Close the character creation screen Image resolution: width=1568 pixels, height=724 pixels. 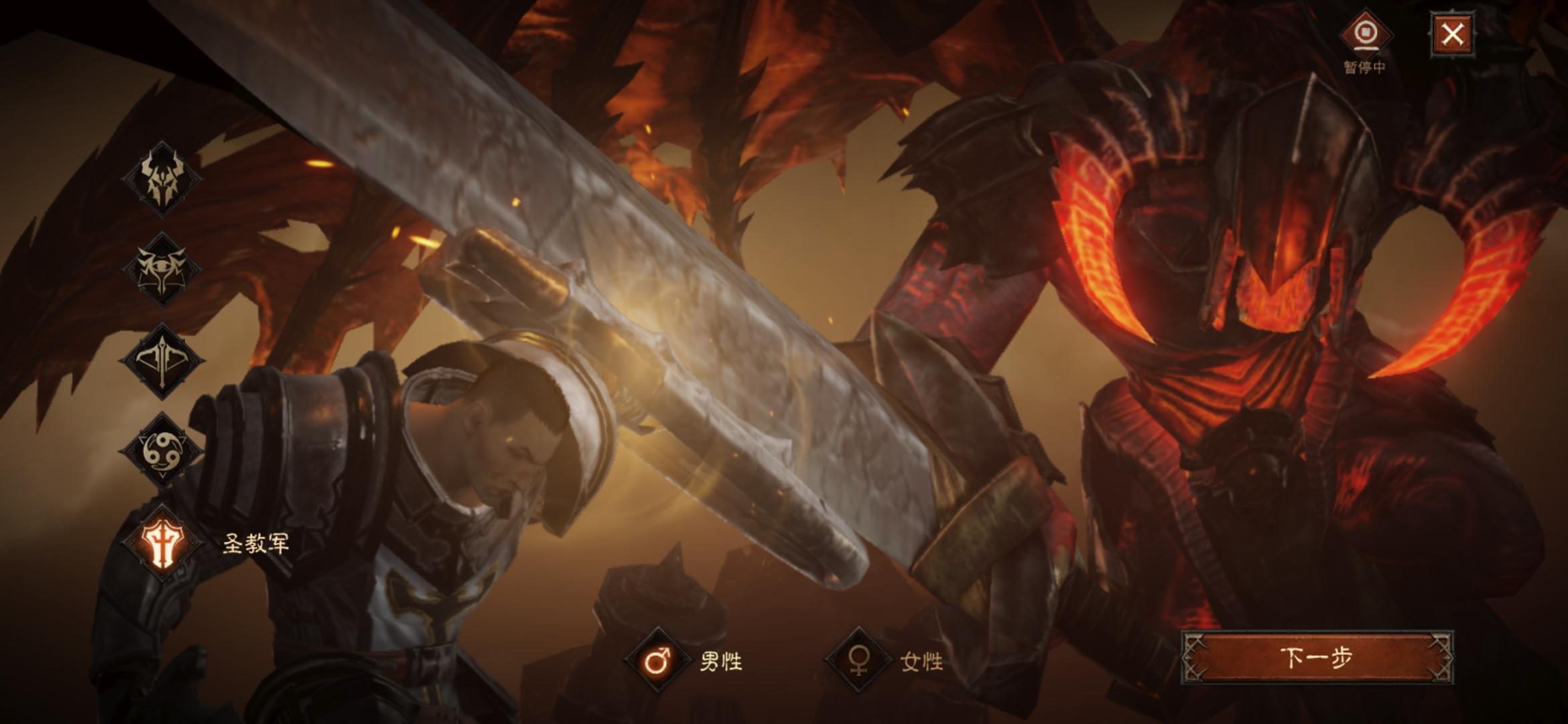pos(1452,33)
